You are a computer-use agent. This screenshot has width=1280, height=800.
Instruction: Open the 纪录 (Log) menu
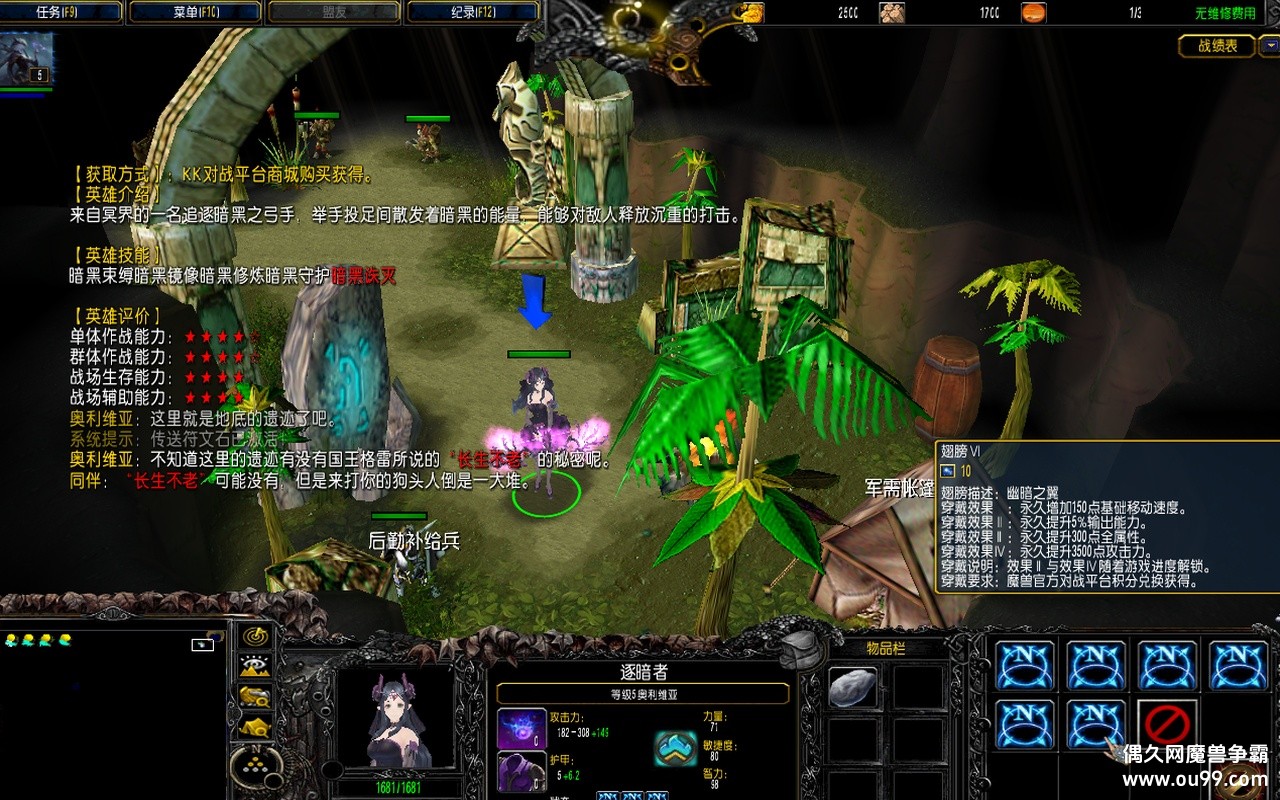coord(473,12)
